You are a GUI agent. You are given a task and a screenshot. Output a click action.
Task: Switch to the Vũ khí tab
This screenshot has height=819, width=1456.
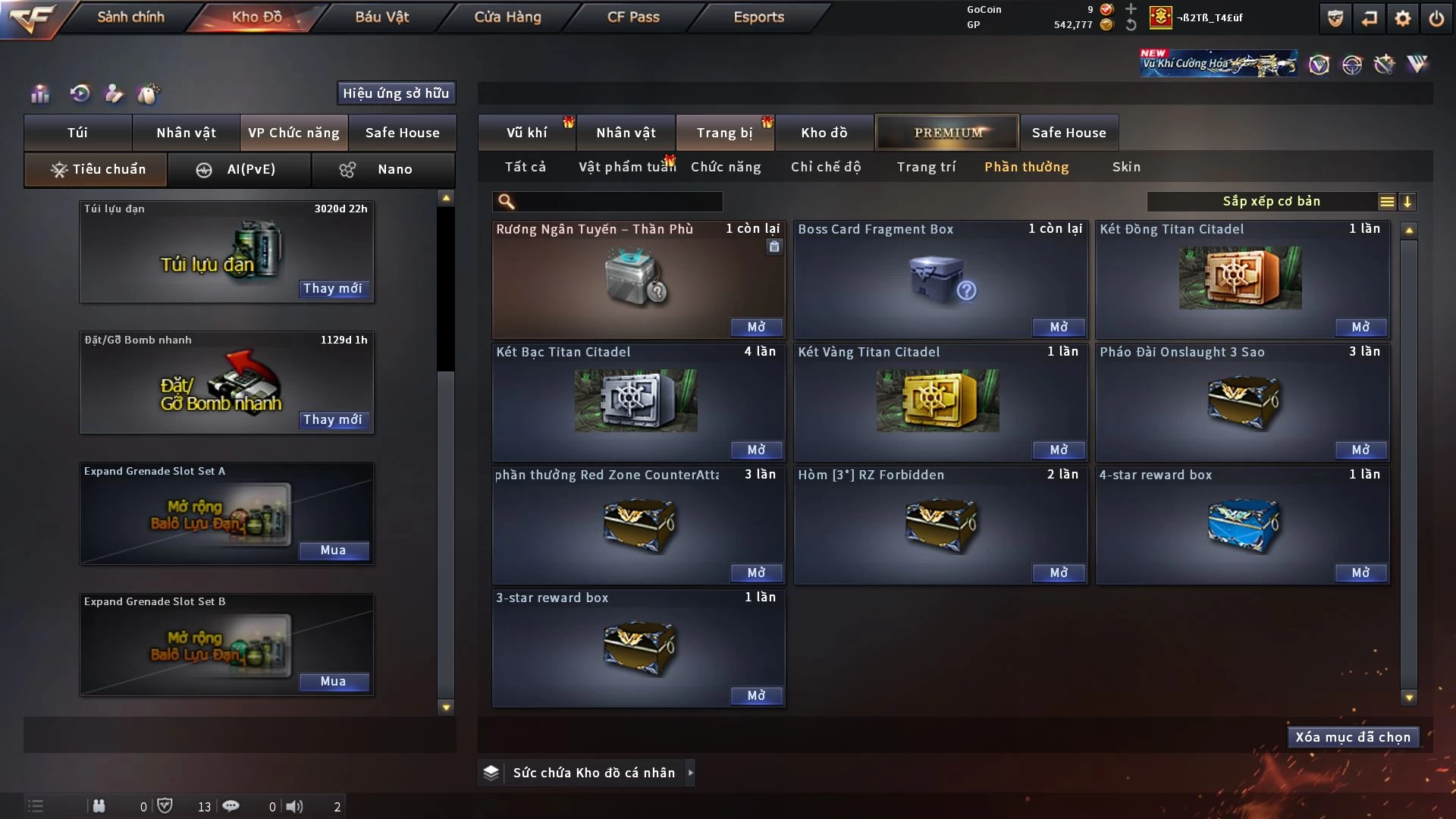(526, 133)
